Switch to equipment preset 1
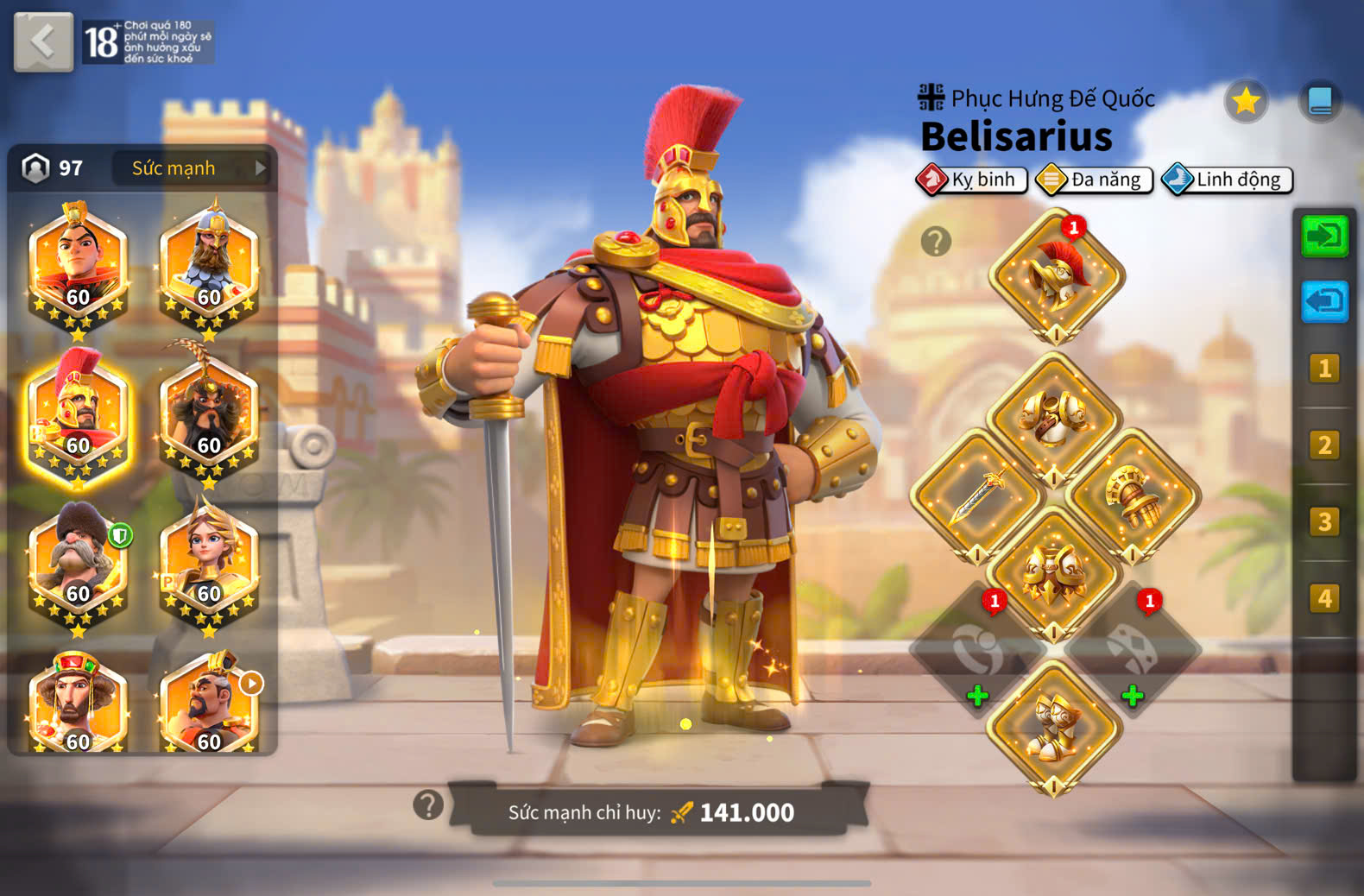 pyautogui.click(x=1324, y=369)
